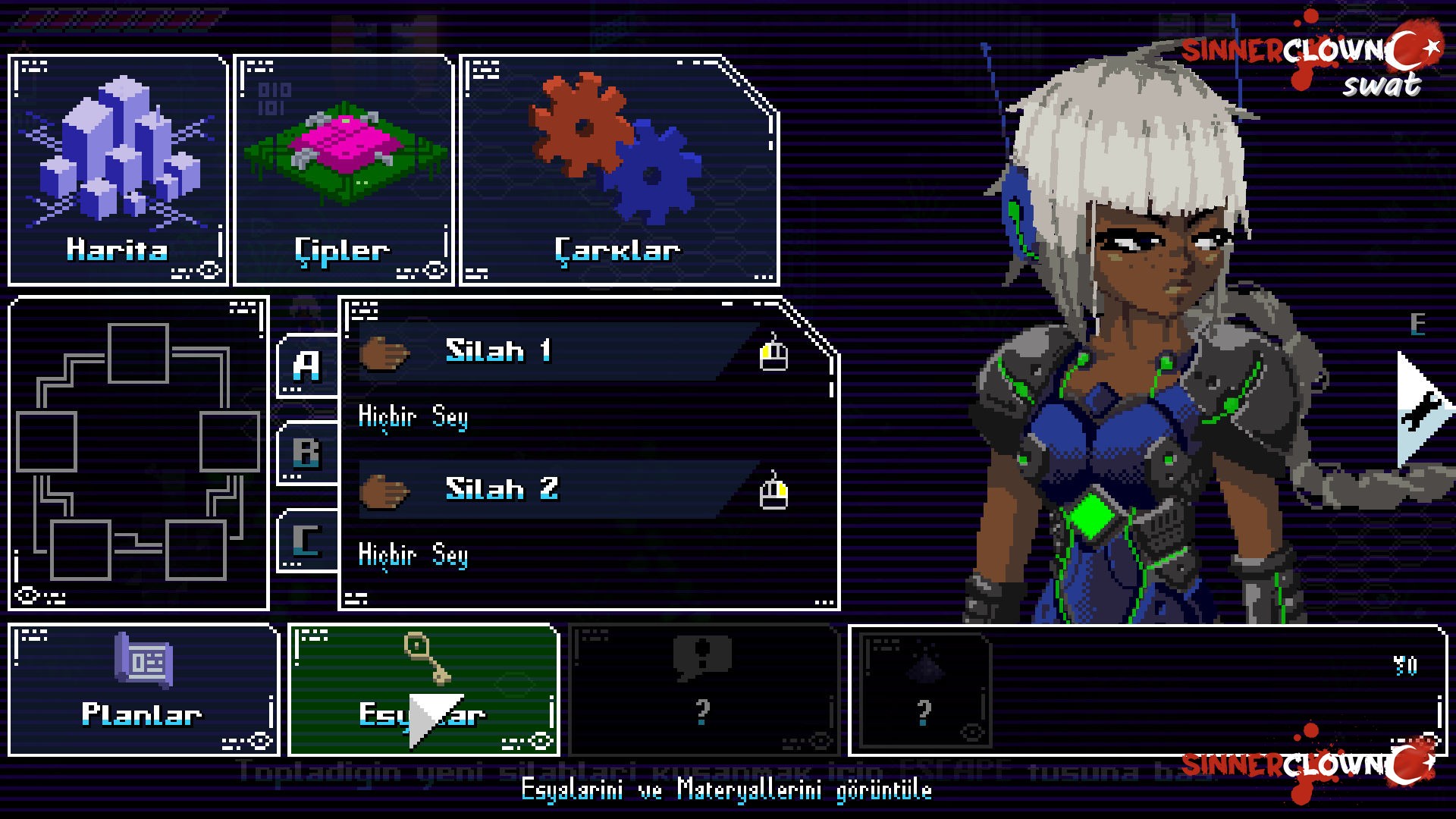Screen dimensions: 1456x819
Task: Open the Harita map tile
Action: point(118,170)
